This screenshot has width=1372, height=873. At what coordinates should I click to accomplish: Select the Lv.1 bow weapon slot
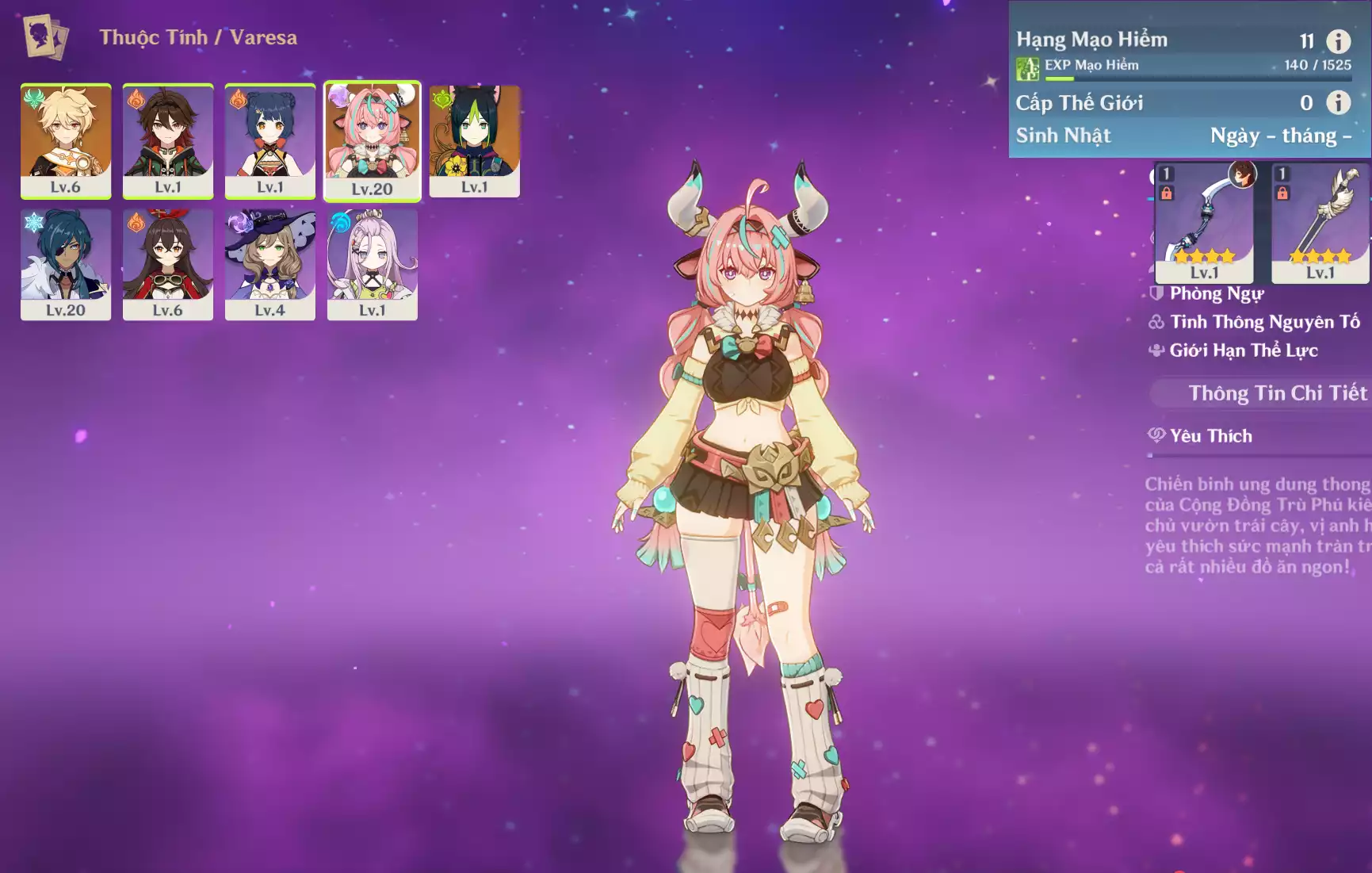[1204, 223]
